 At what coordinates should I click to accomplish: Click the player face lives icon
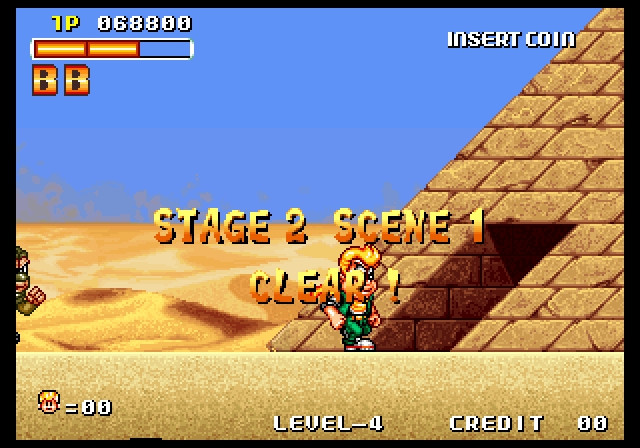[48, 403]
